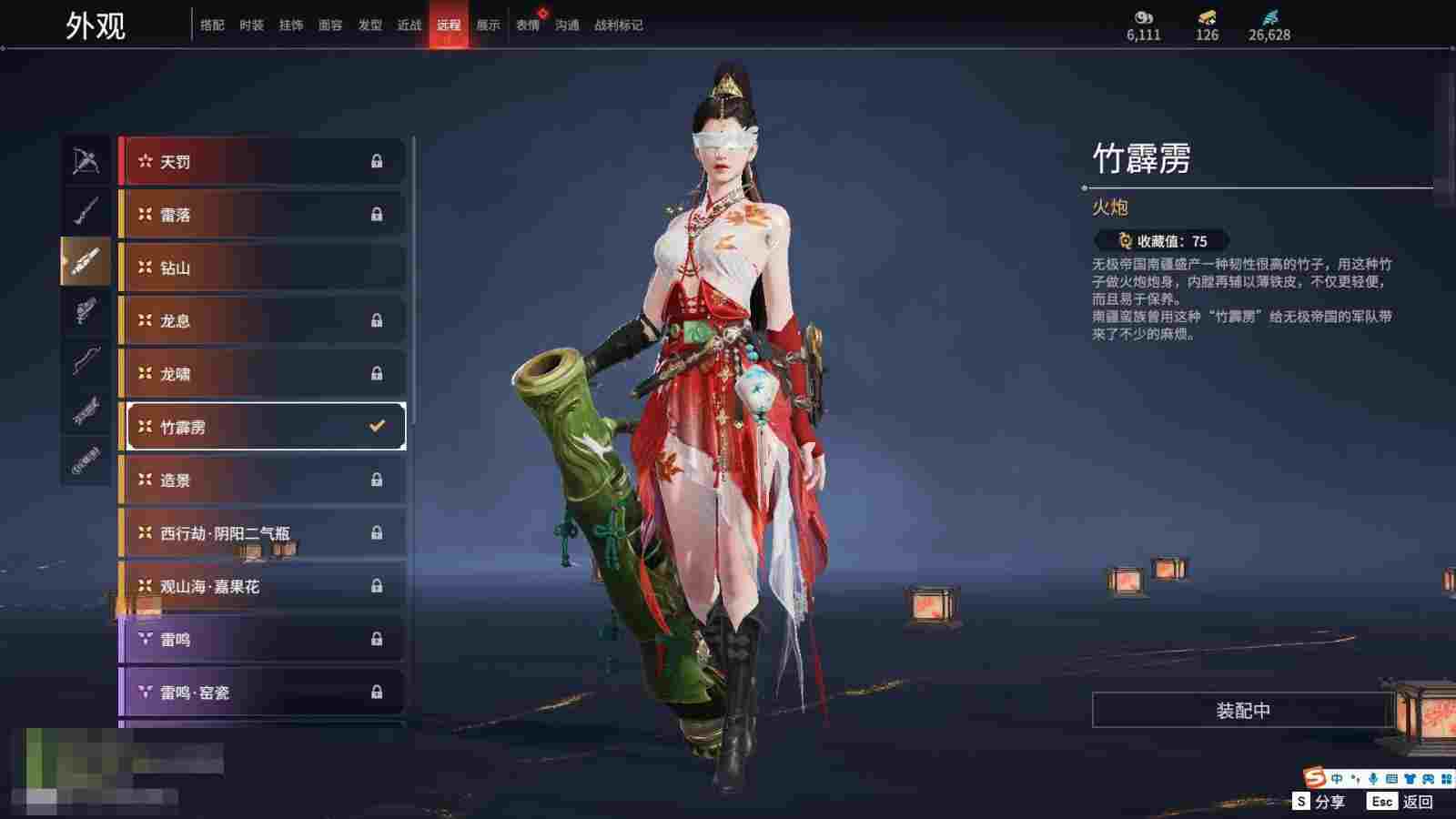Viewport: 1456px width, 819px height.
Task: Select the 雷落 cannon skin
Action: 262,215
